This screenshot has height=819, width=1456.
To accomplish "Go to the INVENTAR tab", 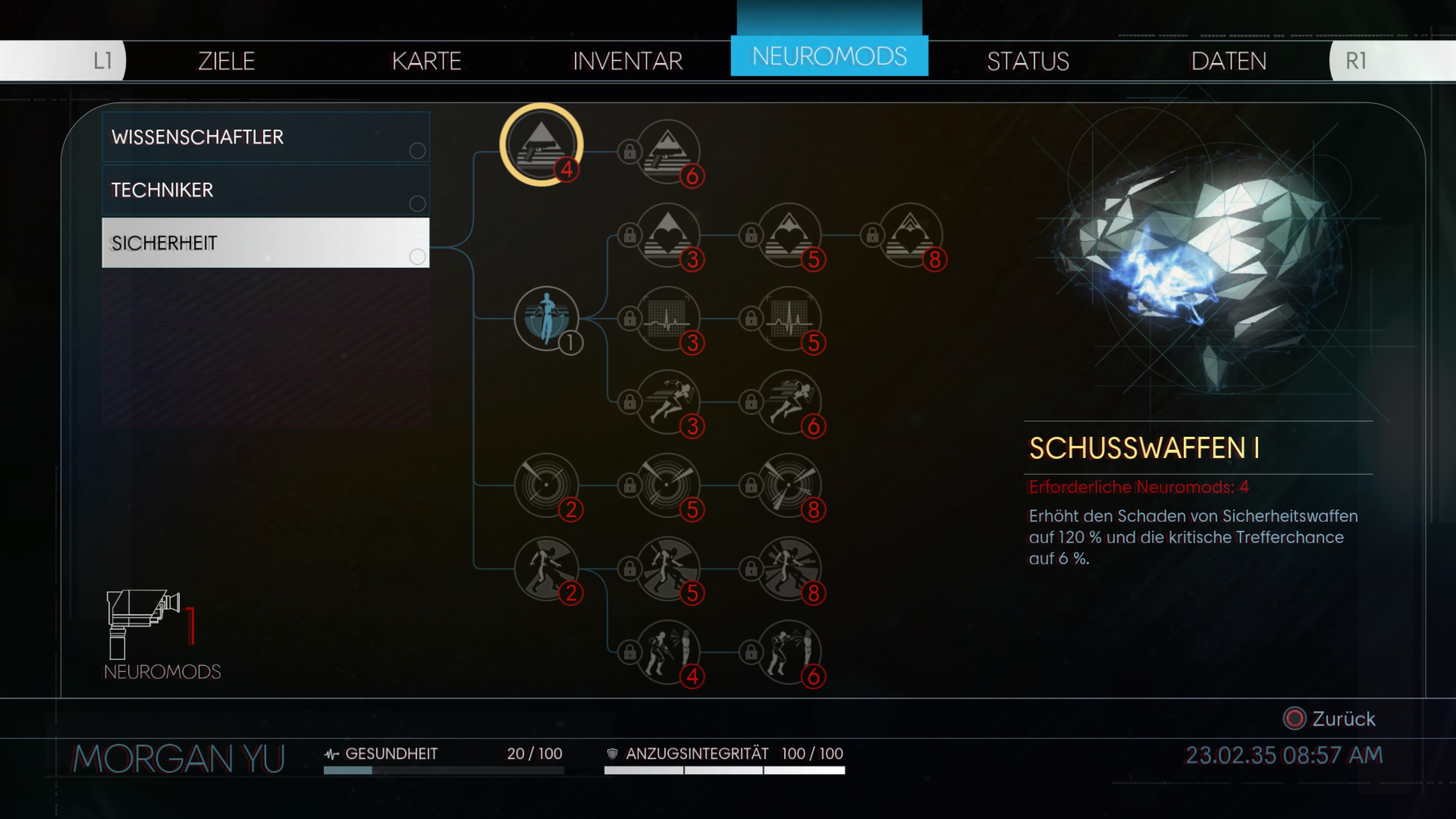I will pyautogui.click(x=628, y=61).
